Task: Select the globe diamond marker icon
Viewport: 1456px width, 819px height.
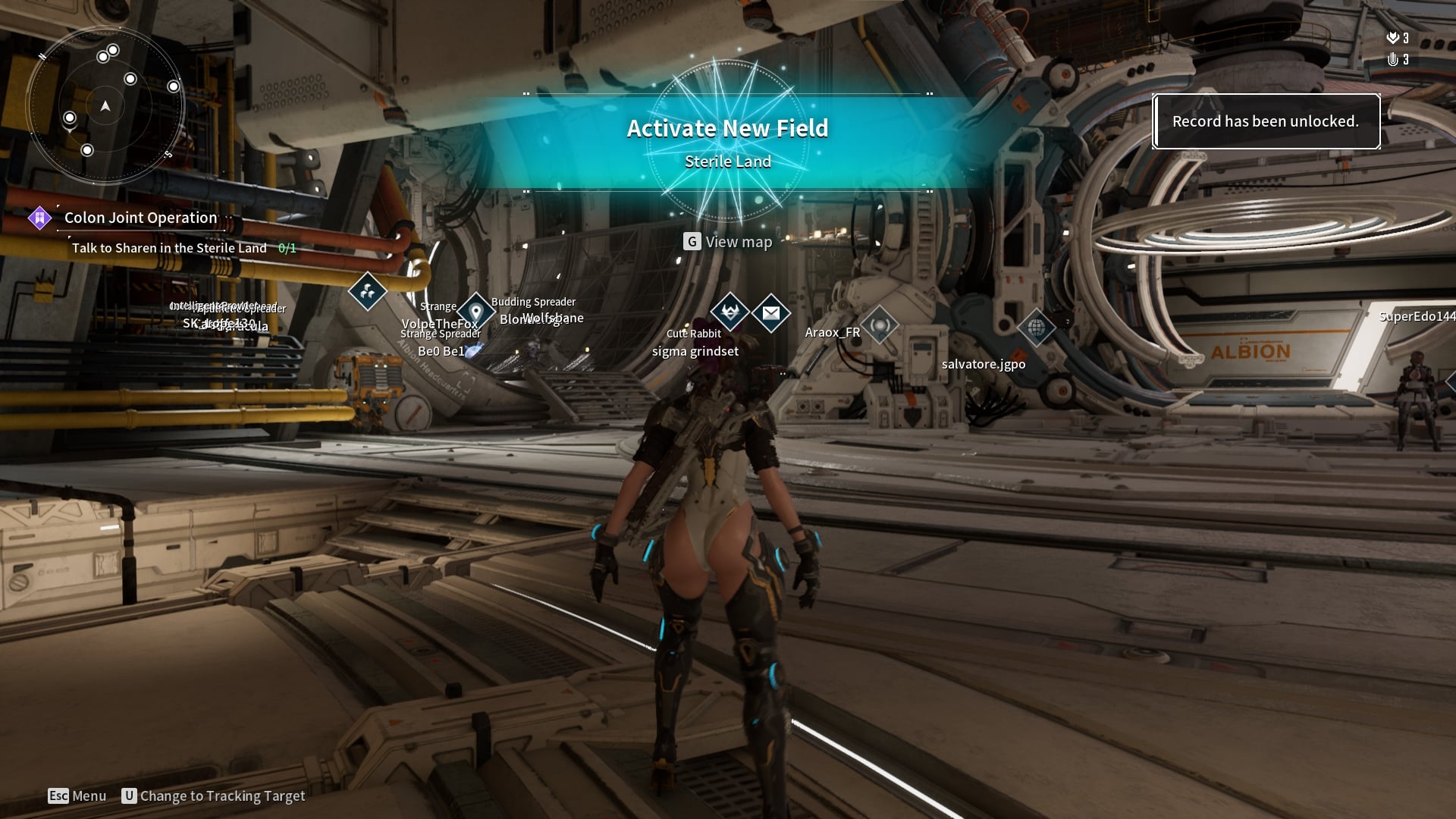Action: pyautogui.click(x=1036, y=328)
